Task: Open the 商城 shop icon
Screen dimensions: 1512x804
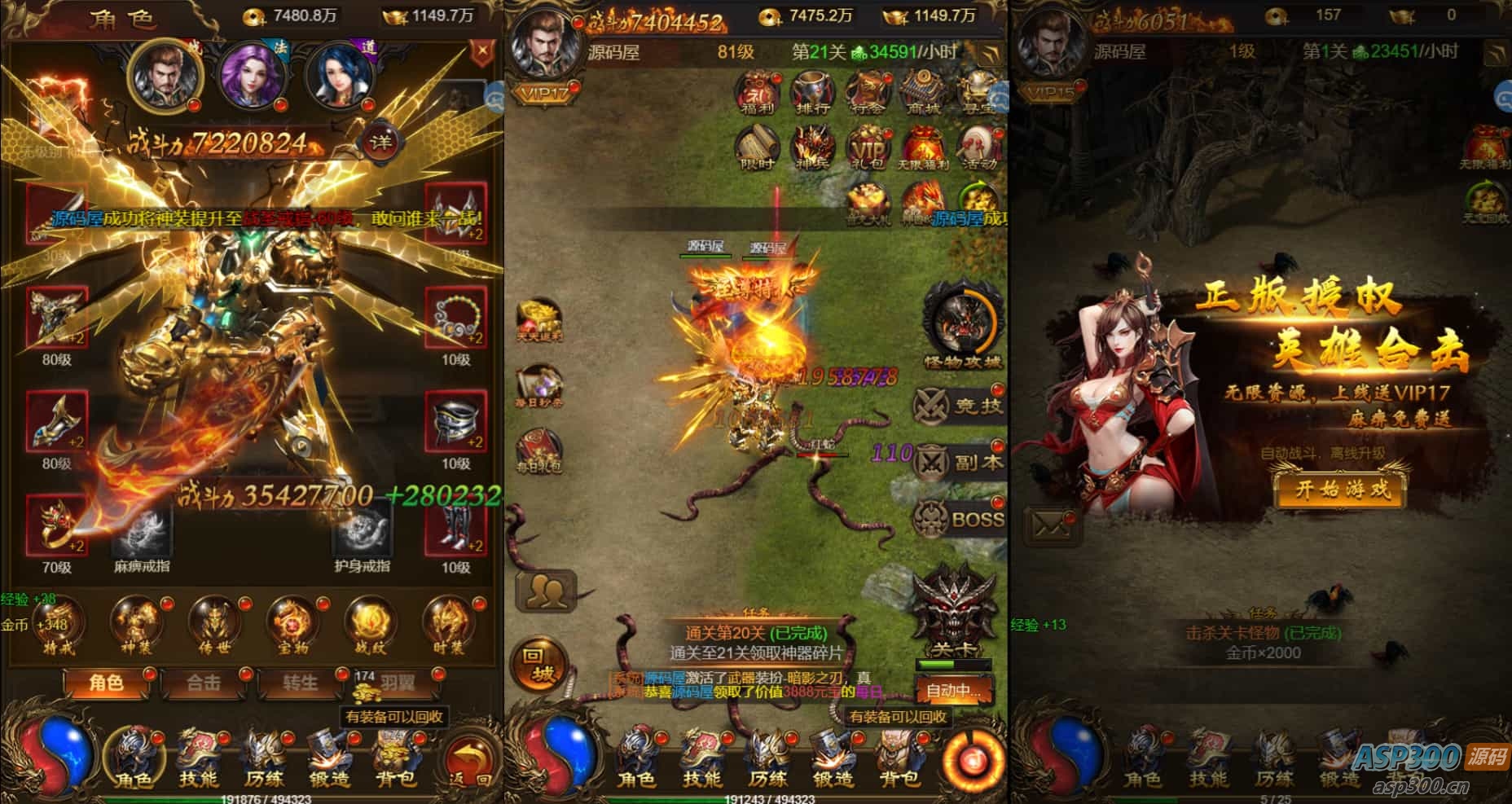Action: (x=922, y=94)
